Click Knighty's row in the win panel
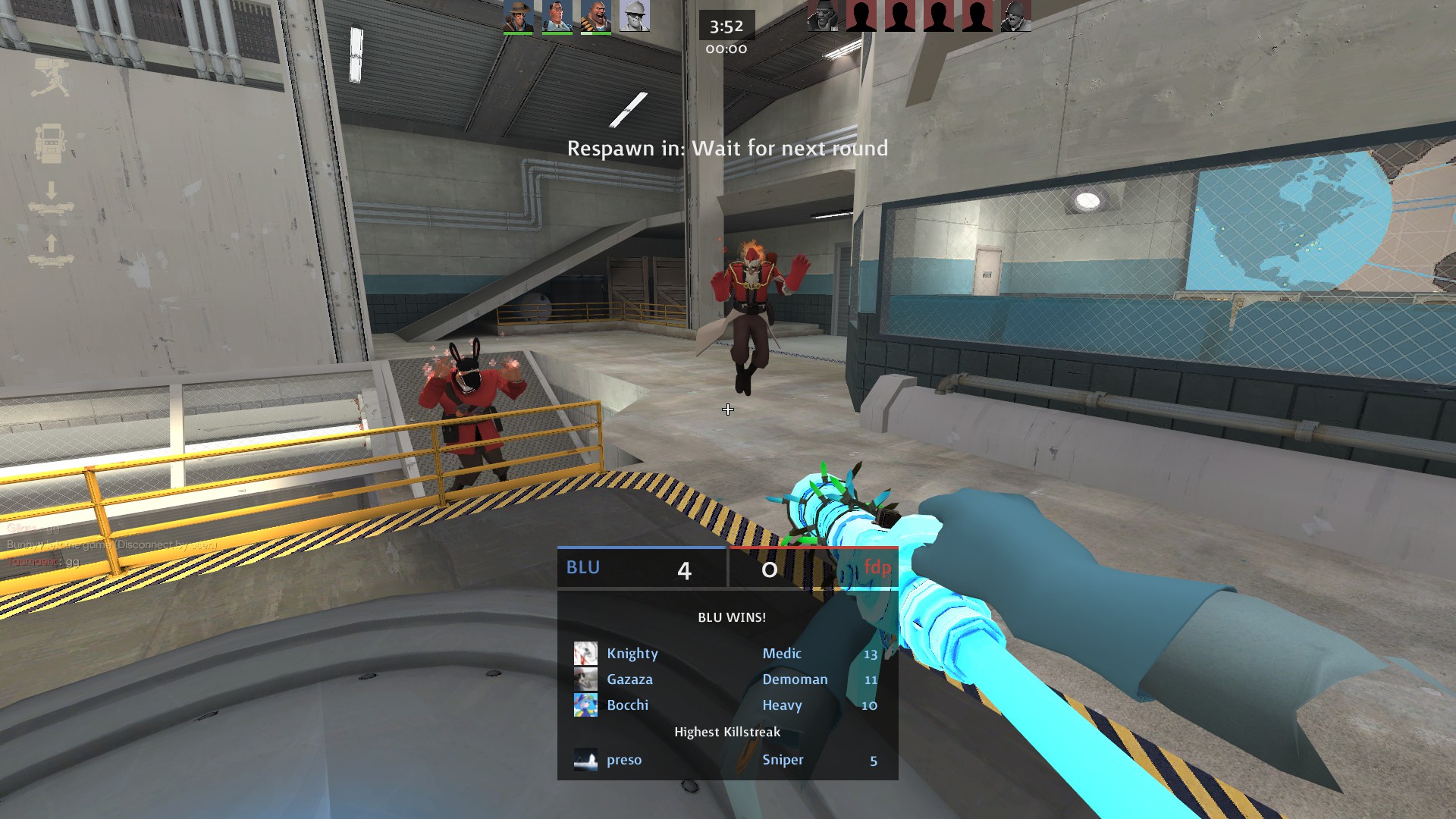The image size is (1456, 819). pyautogui.click(x=726, y=654)
